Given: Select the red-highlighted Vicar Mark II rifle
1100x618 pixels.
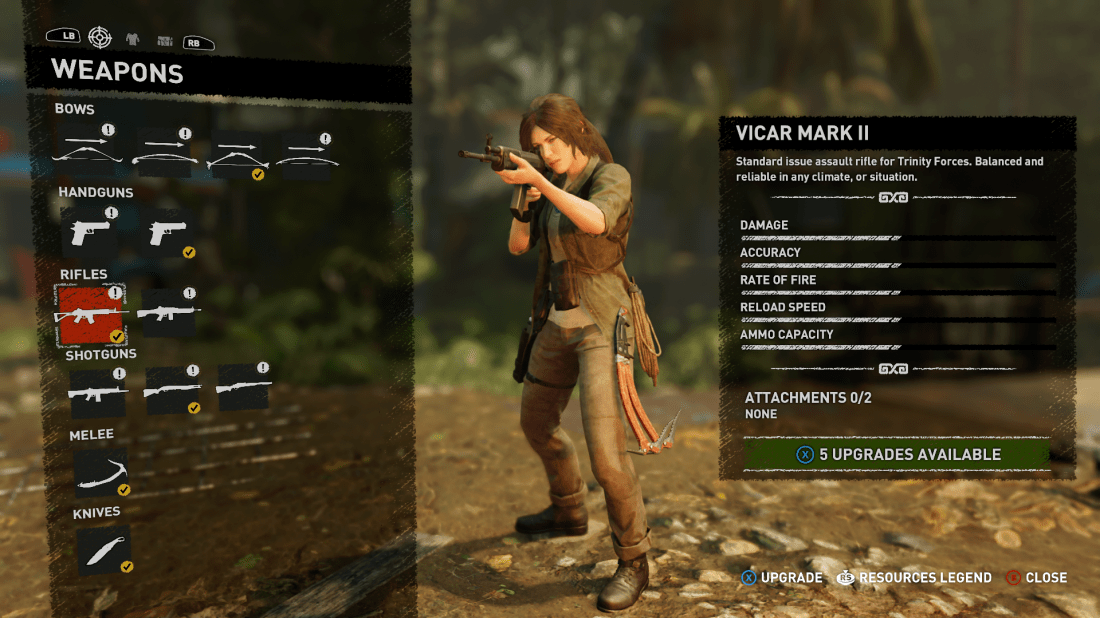Looking at the screenshot, I should [90, 314].
